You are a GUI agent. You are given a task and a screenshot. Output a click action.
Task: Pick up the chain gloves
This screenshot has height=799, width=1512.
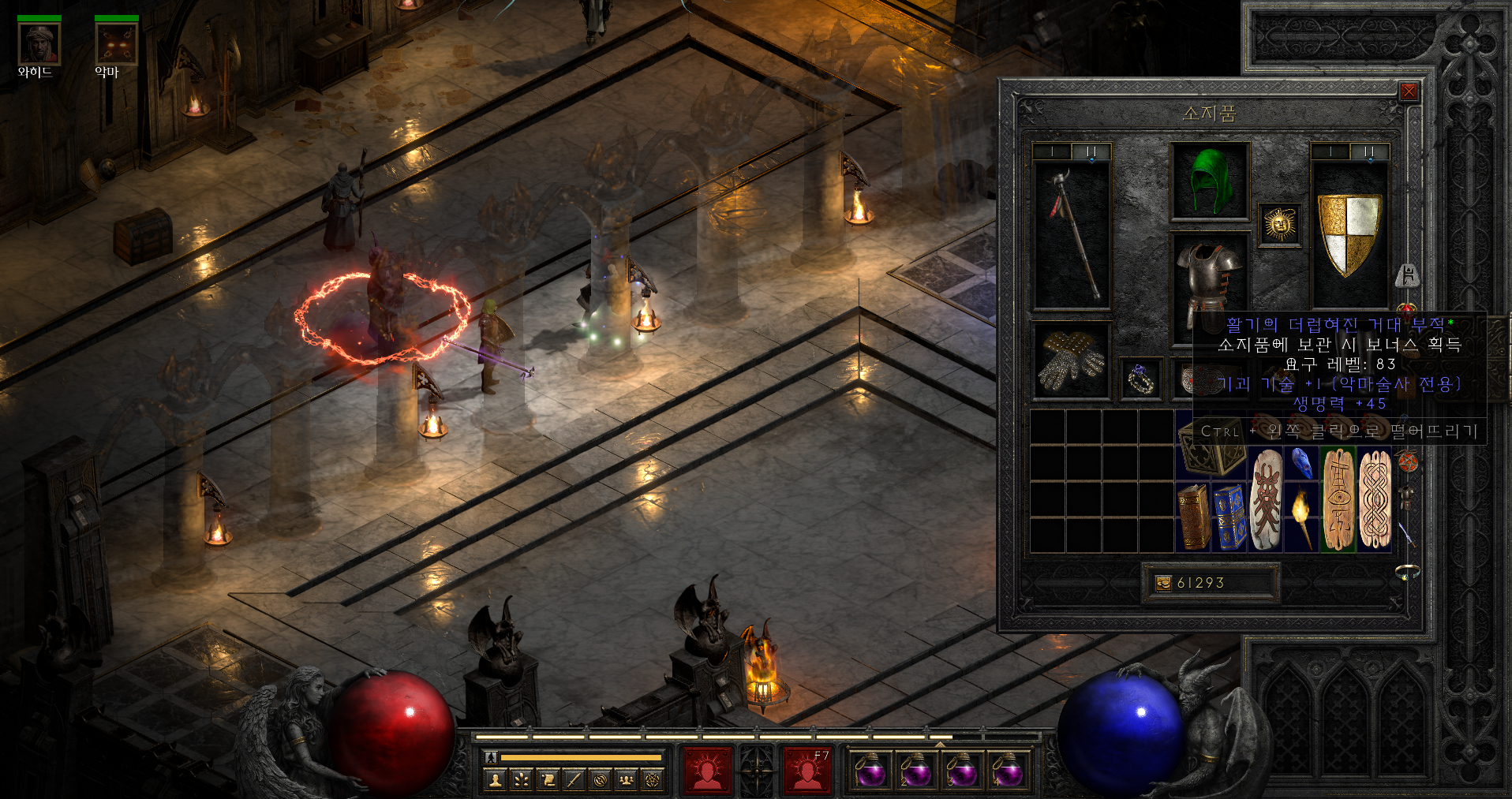tap(1071, 360)
